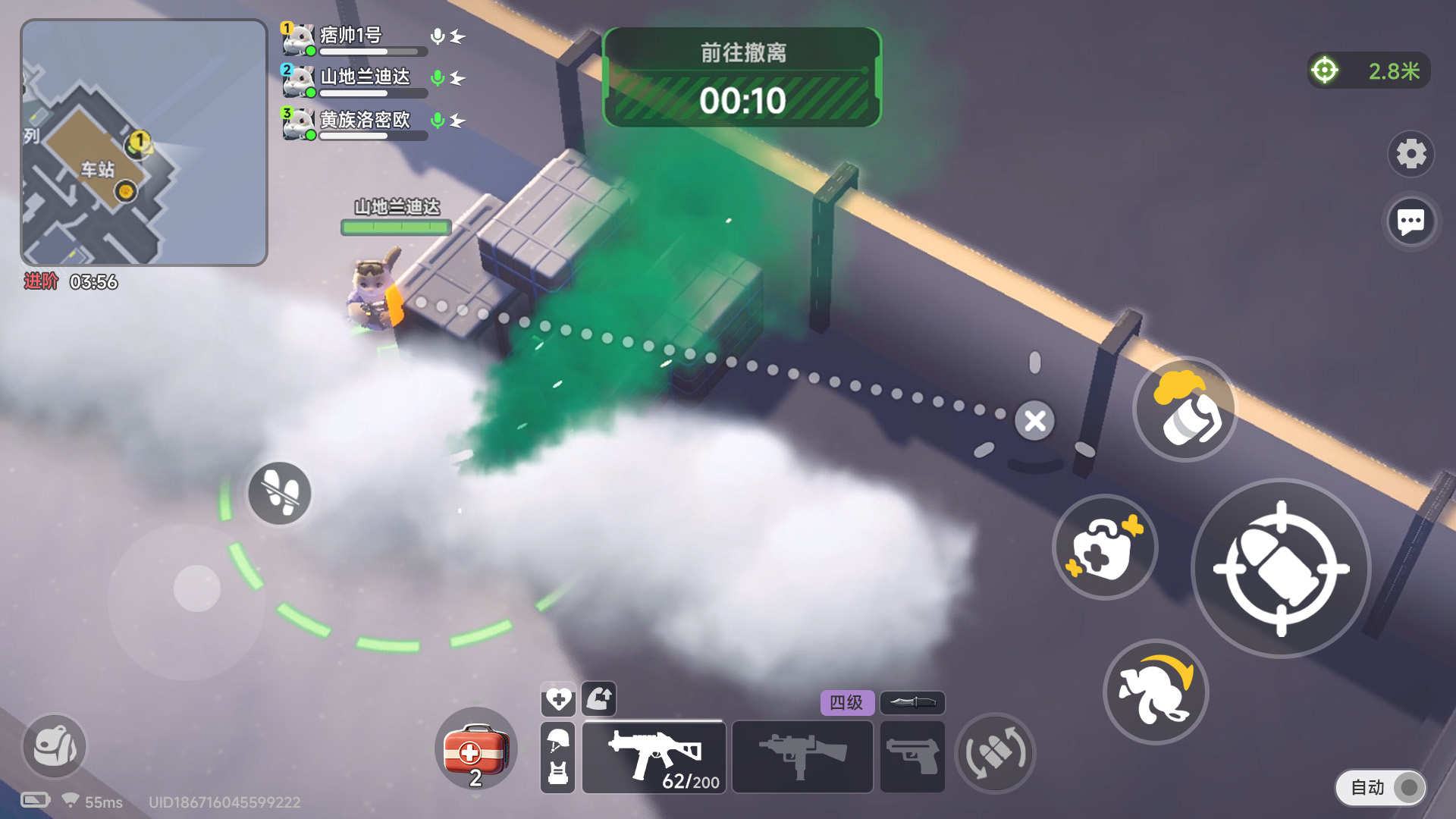The width and height of the screenshot is (1456, 819).
Task: Use the healing pouch skill button
Action: coord(1105,548)
